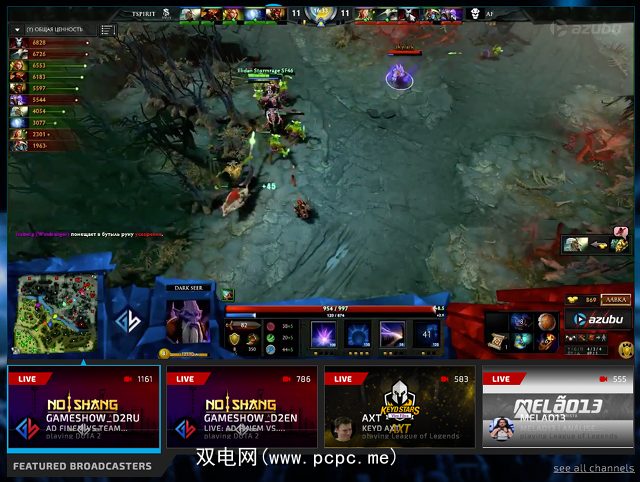640x482 pixels.
Task: Activate Dark Seer's first ability icon
Action: pyautogui.click(x=325, y=334)
